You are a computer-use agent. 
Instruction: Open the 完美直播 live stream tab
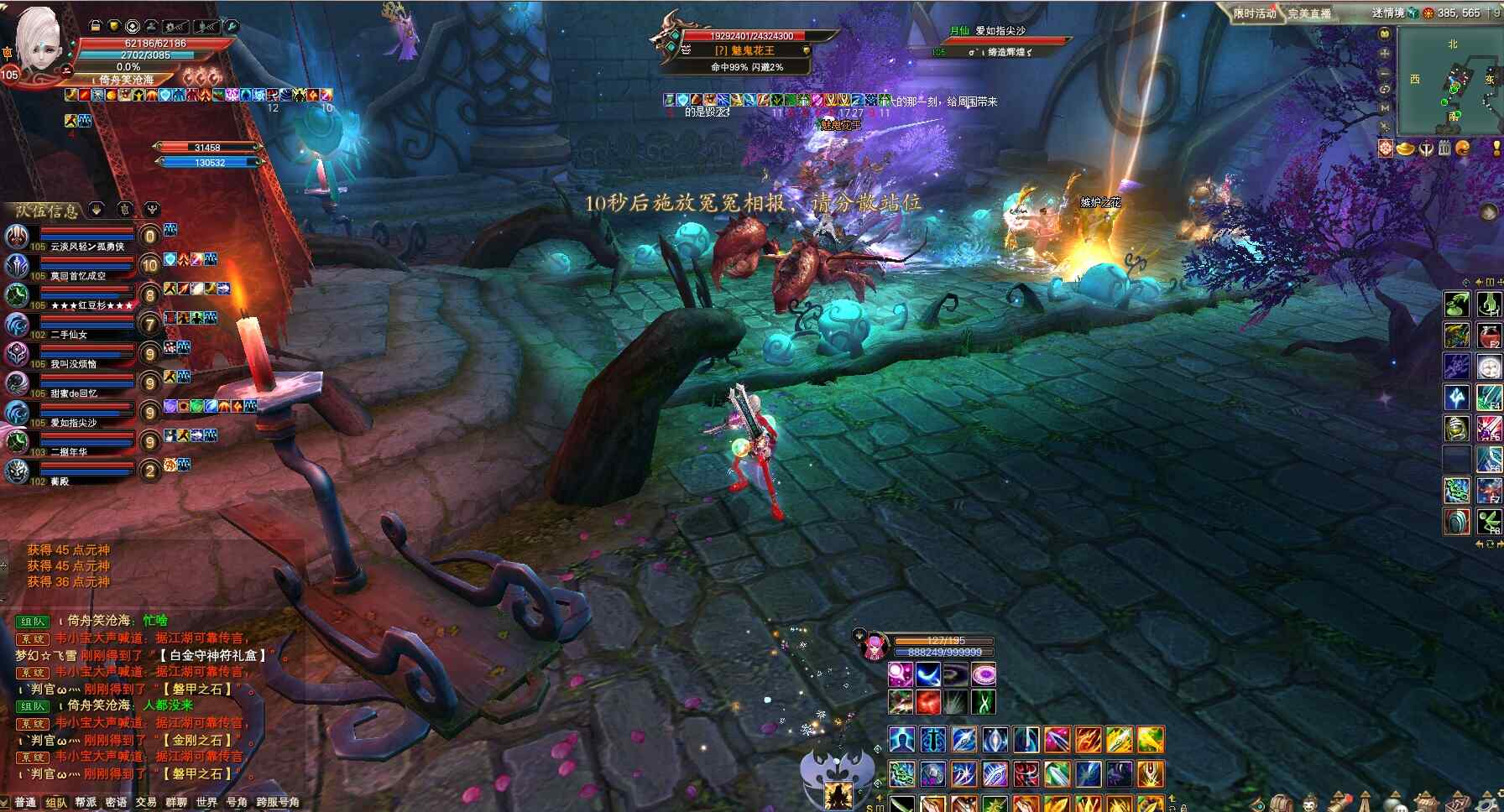click(x=1309, y=13)
